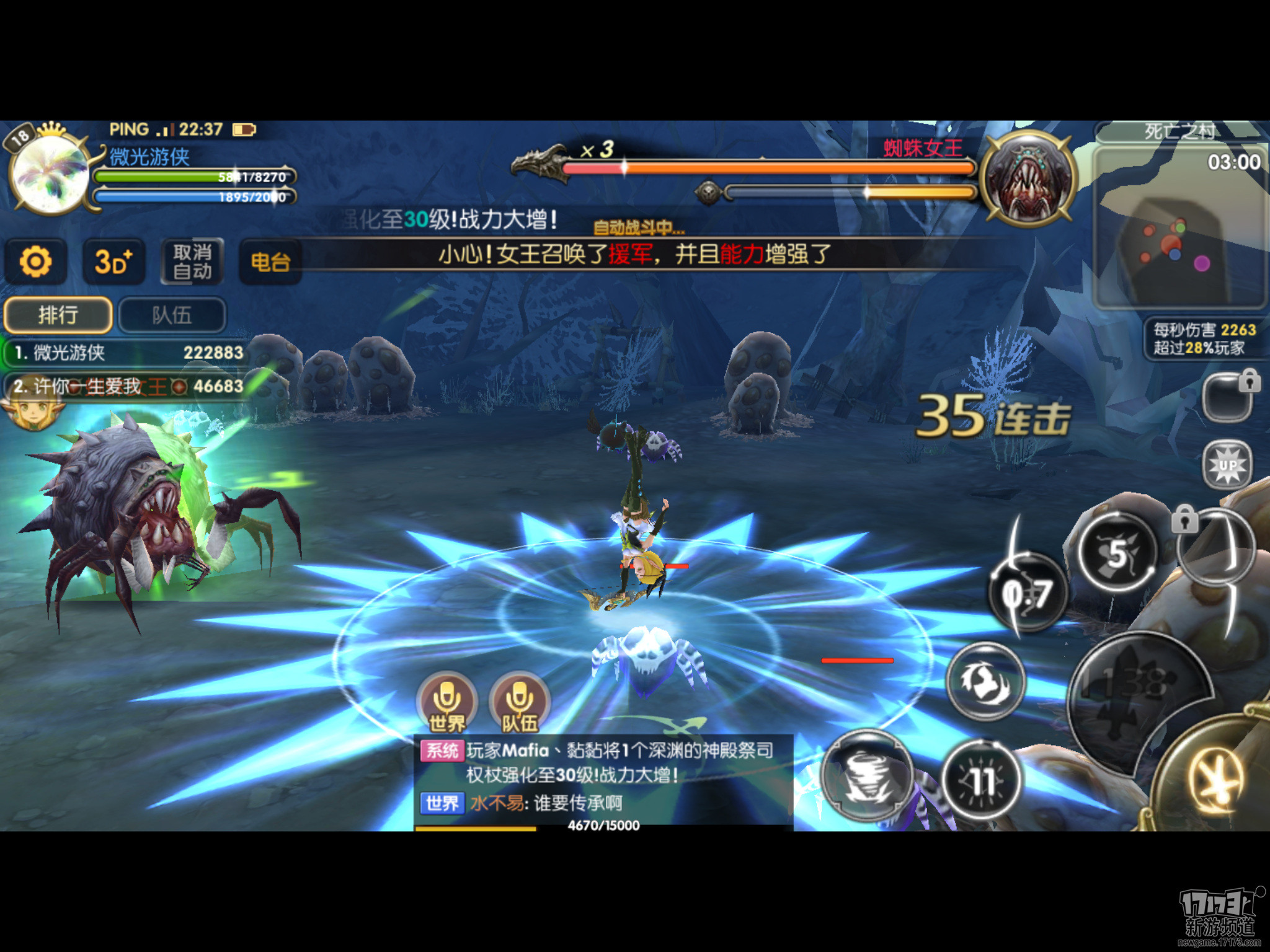Cancel auto-battle with 取消自动 button
Image resolution: width=1270 pixels, height=952 pixels.
coord(192,262)
